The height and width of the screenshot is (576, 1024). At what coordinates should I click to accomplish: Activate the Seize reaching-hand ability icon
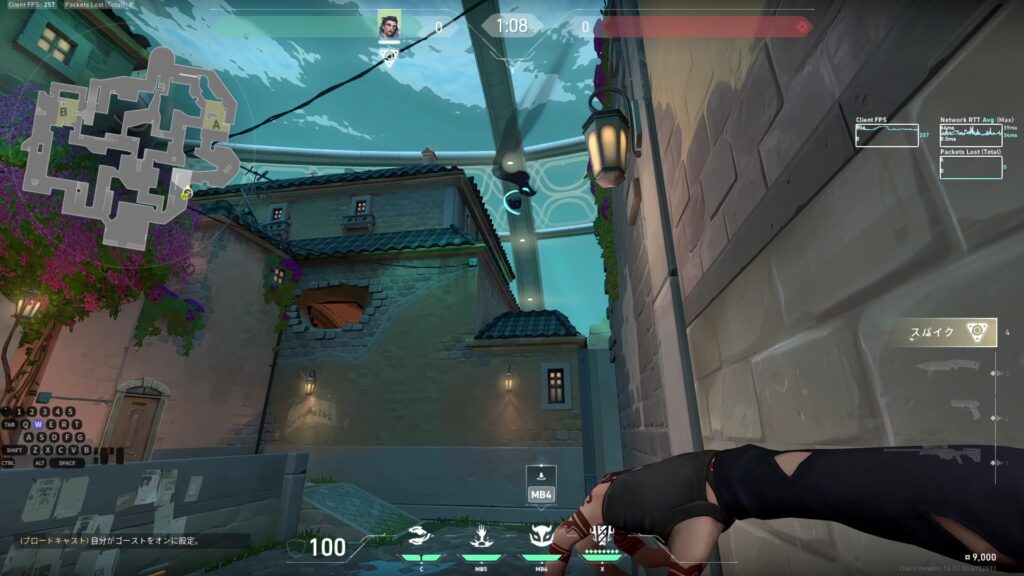480,537
